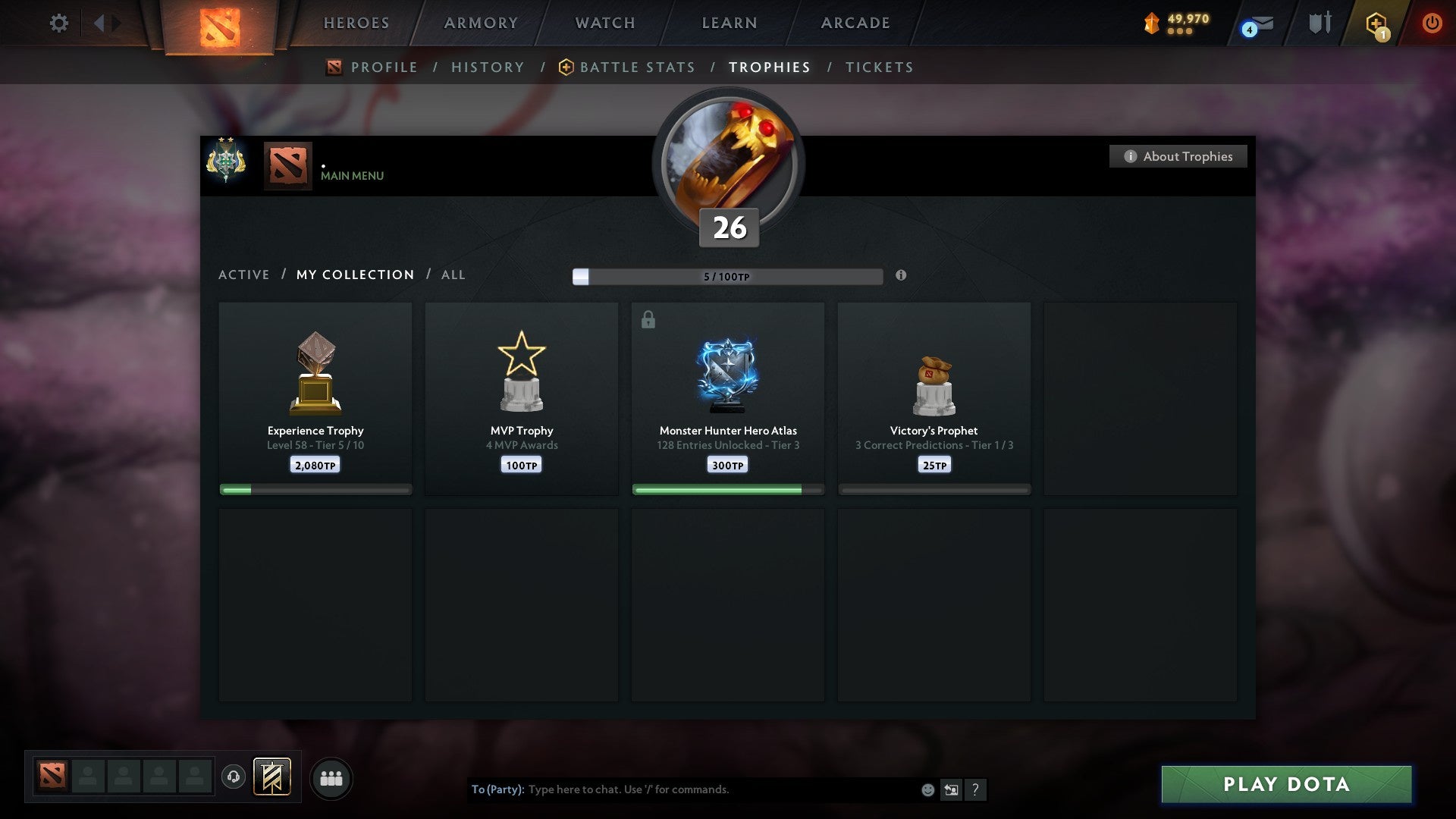The image size is (1456, 819).
Task: Click the 5/100TP trophy progress bar
Action: click(726, 276)
